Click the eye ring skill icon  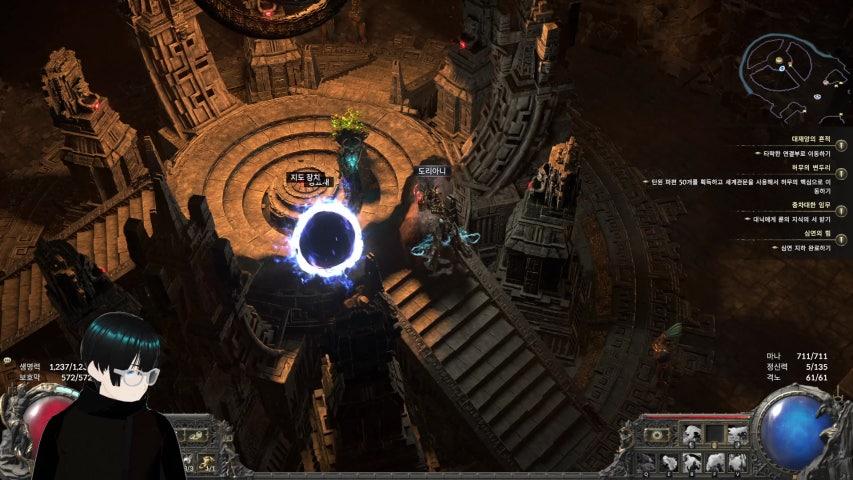point(657,435)
